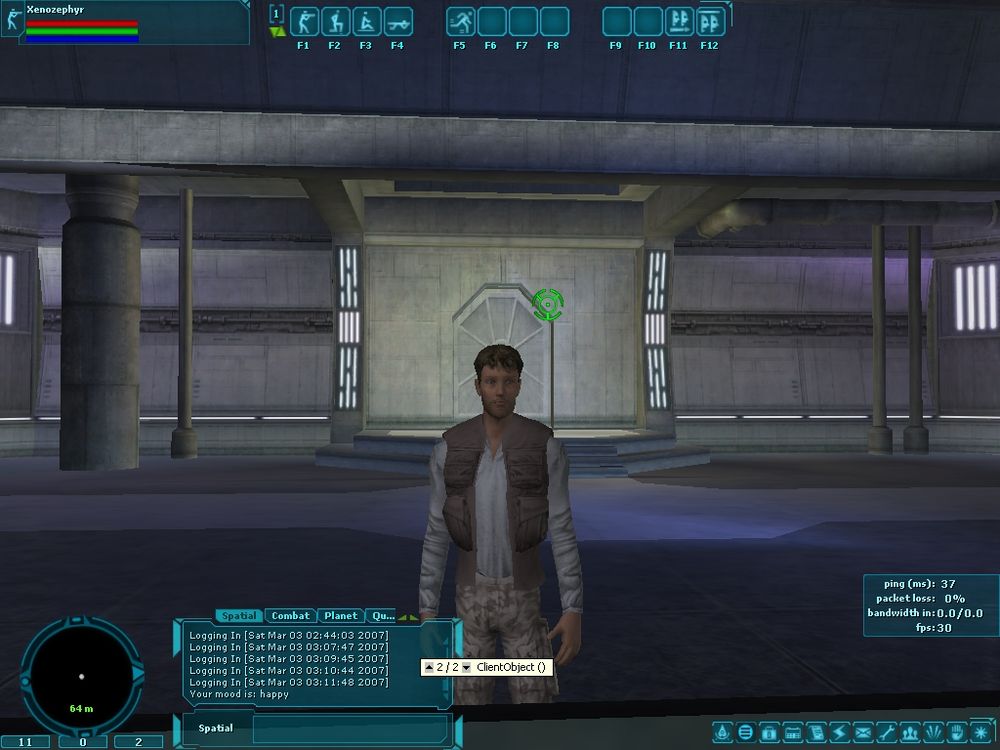Activate the standing shoot posture in F1
1000x750 pixels.
click(303, 21)
